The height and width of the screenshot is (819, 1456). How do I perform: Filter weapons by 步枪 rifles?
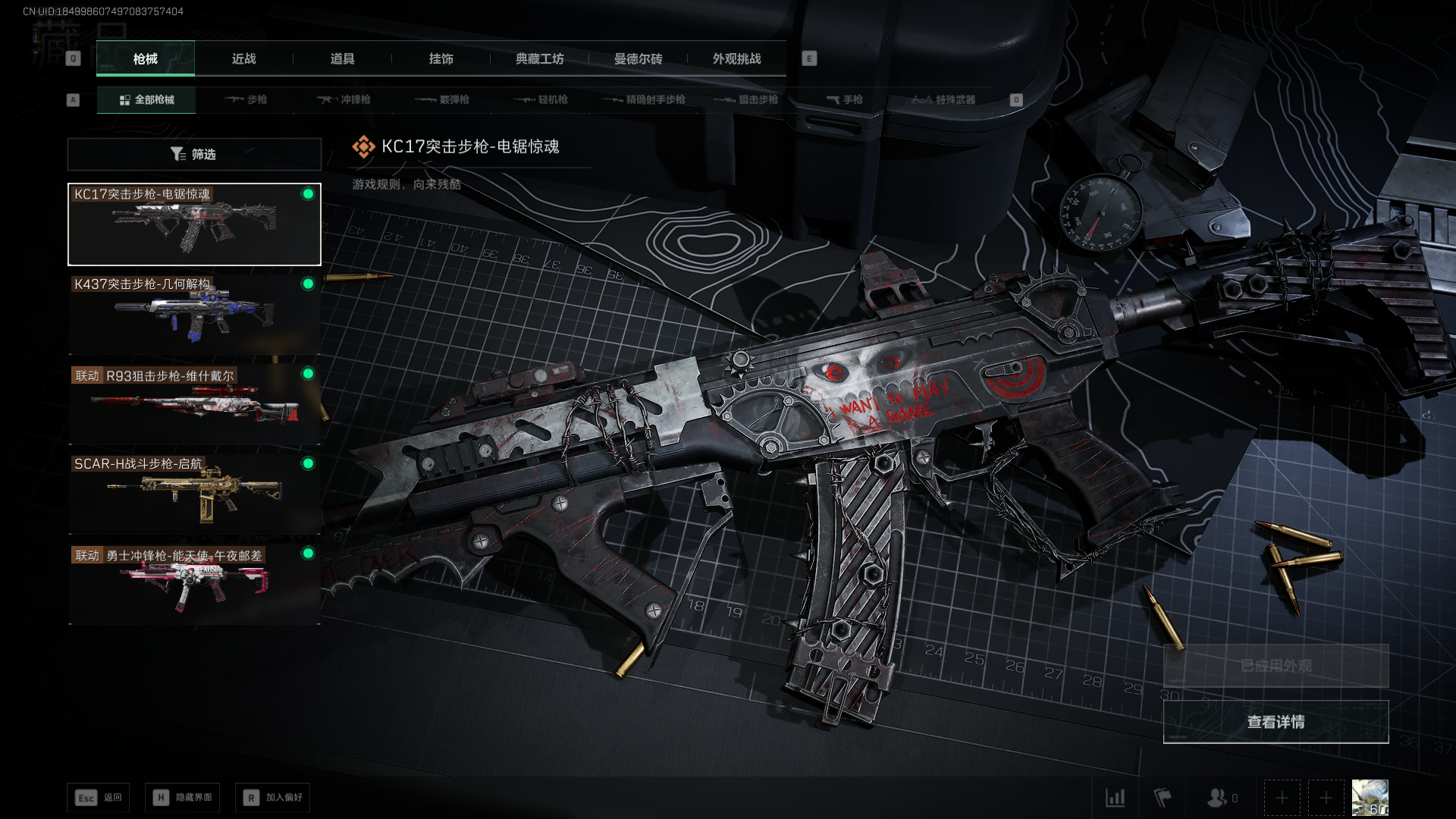pos(246,99)
